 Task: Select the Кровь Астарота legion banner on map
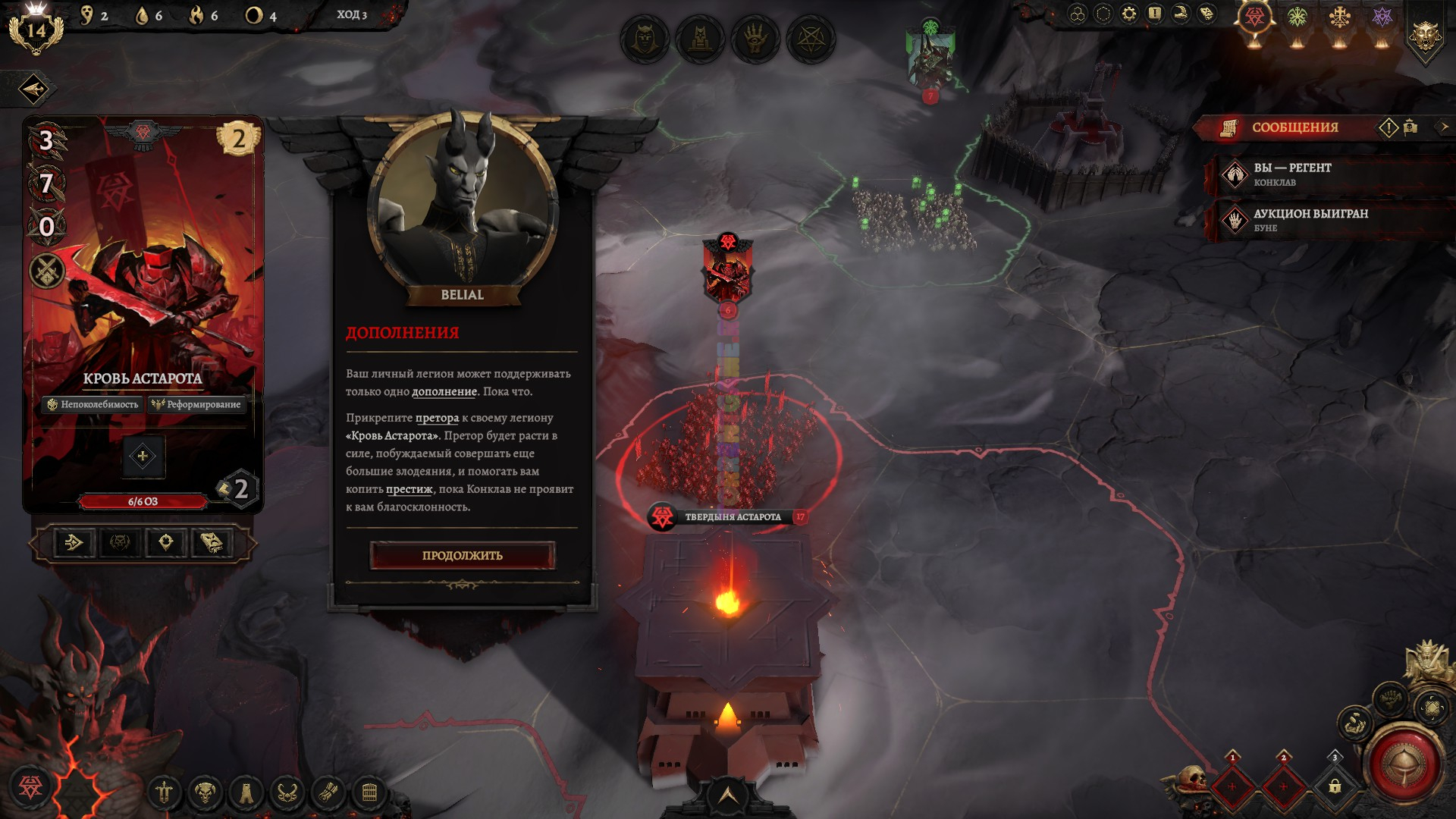(x=727, y=273)
